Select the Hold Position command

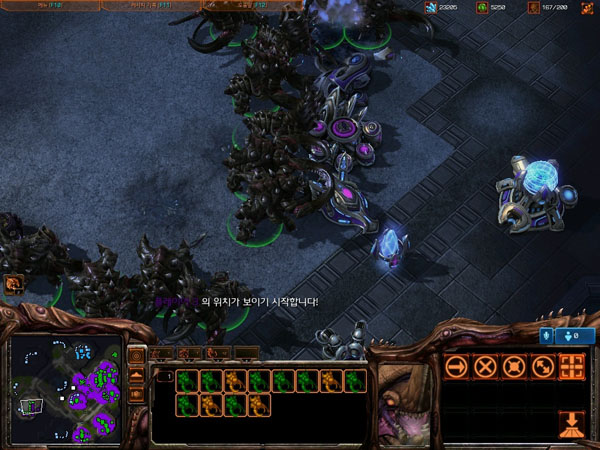[514, 366]
